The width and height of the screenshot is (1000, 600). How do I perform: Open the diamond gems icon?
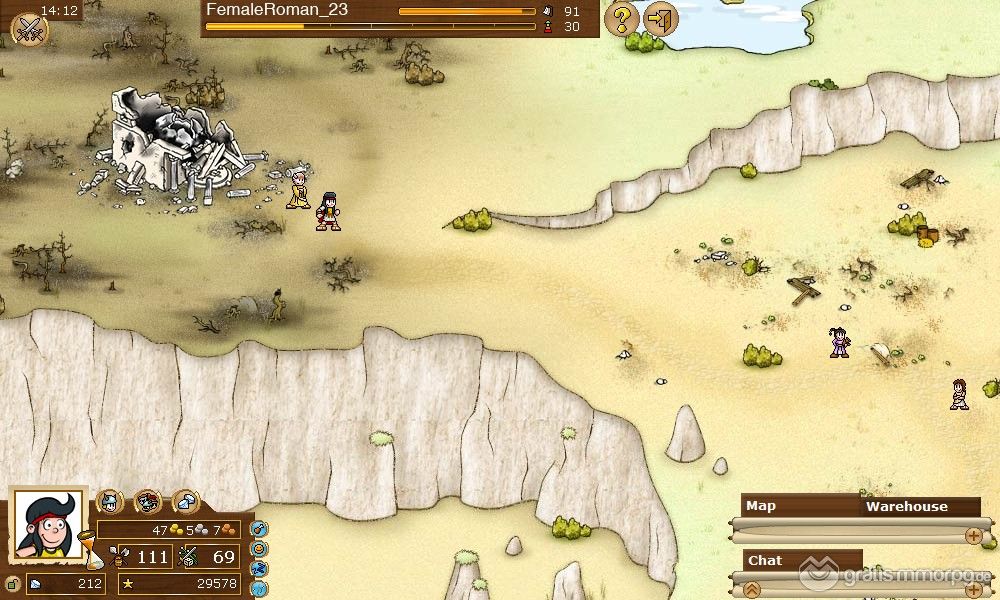click(186, 502)
